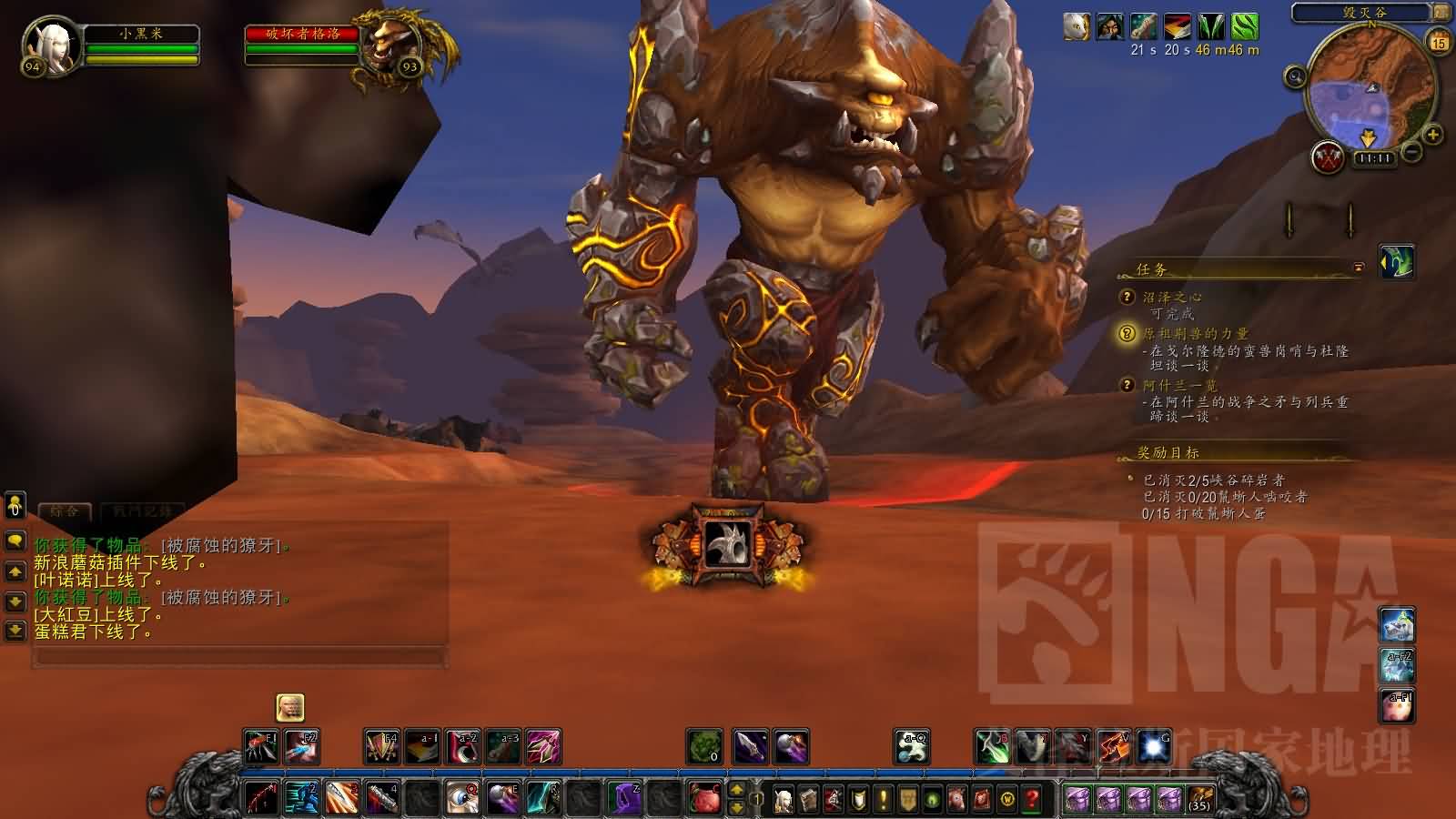Open the chat menu speech bubble button

[15, 541]
